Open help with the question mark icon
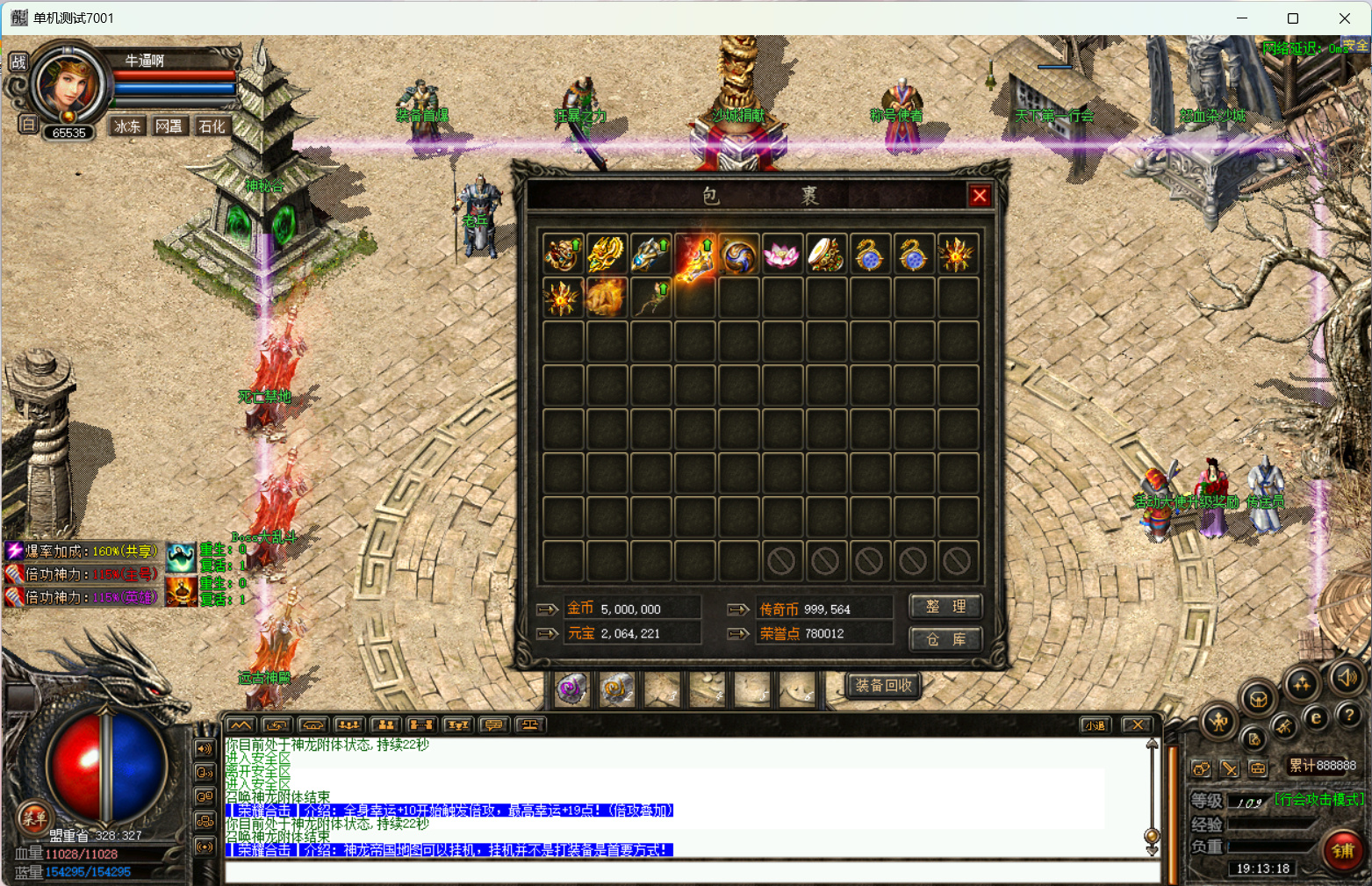 1349,717
